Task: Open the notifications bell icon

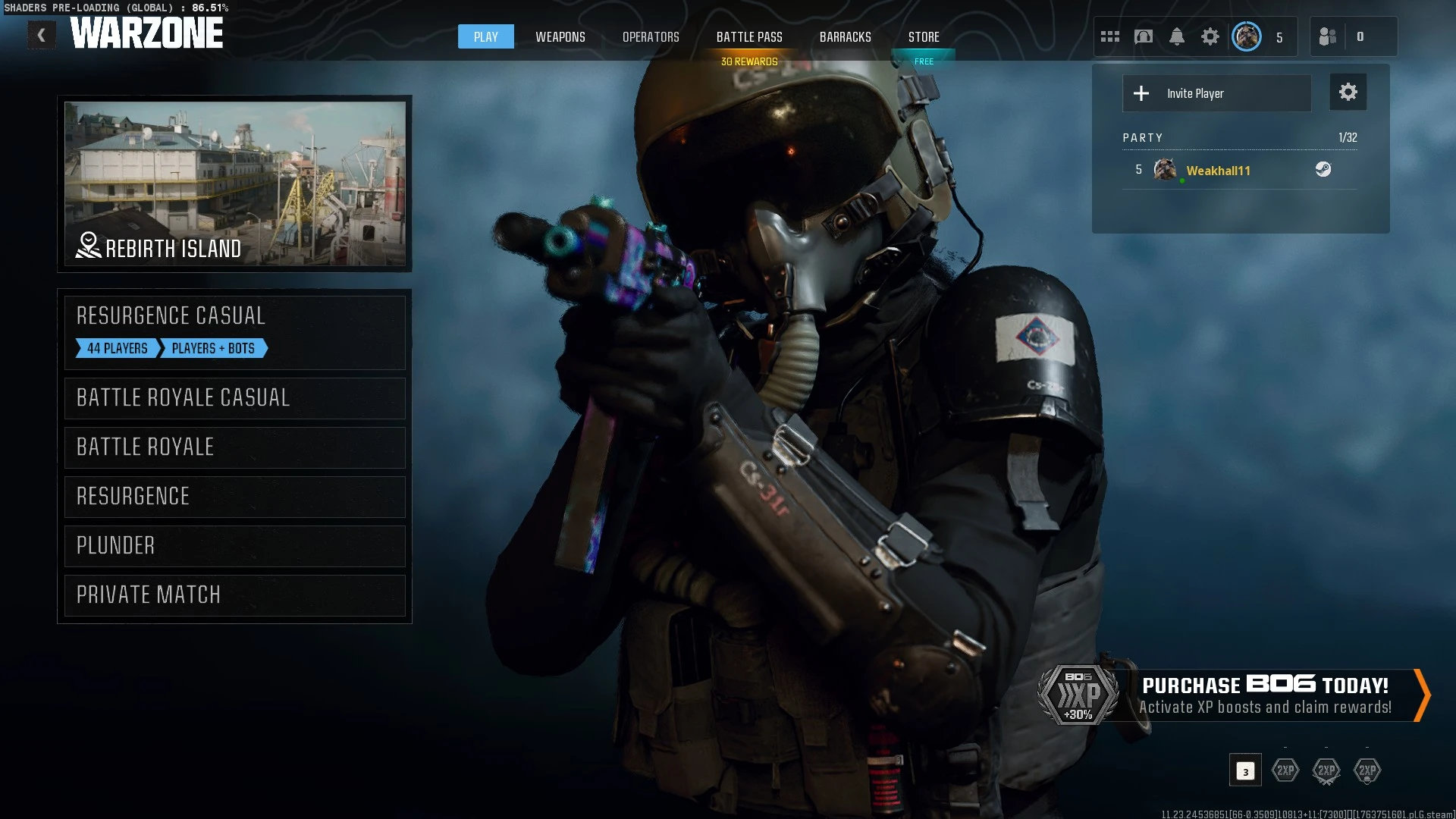Action: 1178,36
